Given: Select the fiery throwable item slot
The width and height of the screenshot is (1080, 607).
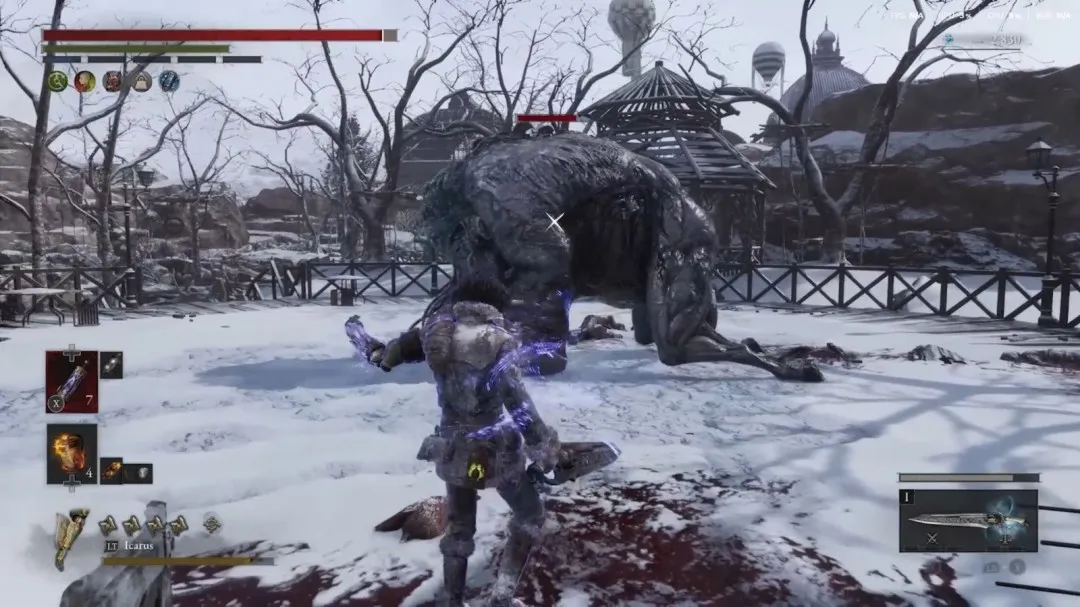Looking at the screenshot, I should (x=72, y=453).
